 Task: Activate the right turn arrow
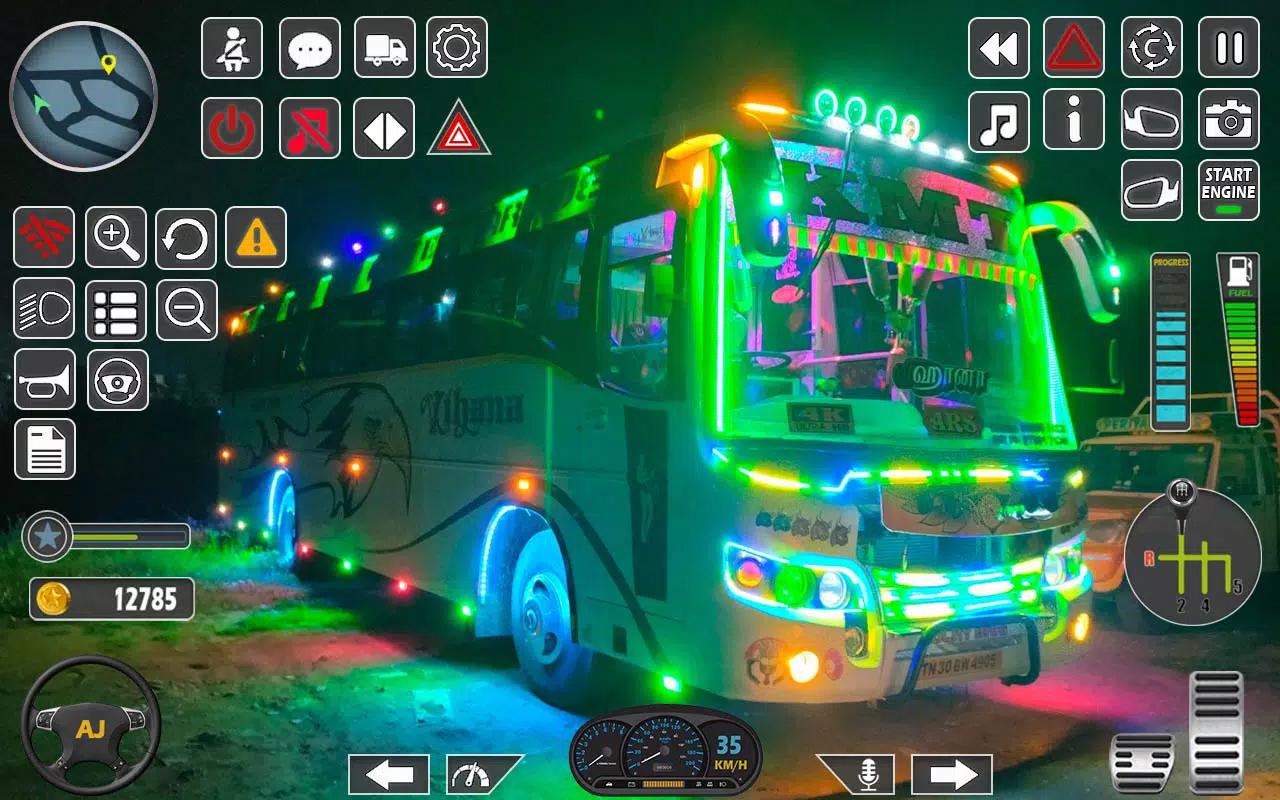tap(951, 775)
